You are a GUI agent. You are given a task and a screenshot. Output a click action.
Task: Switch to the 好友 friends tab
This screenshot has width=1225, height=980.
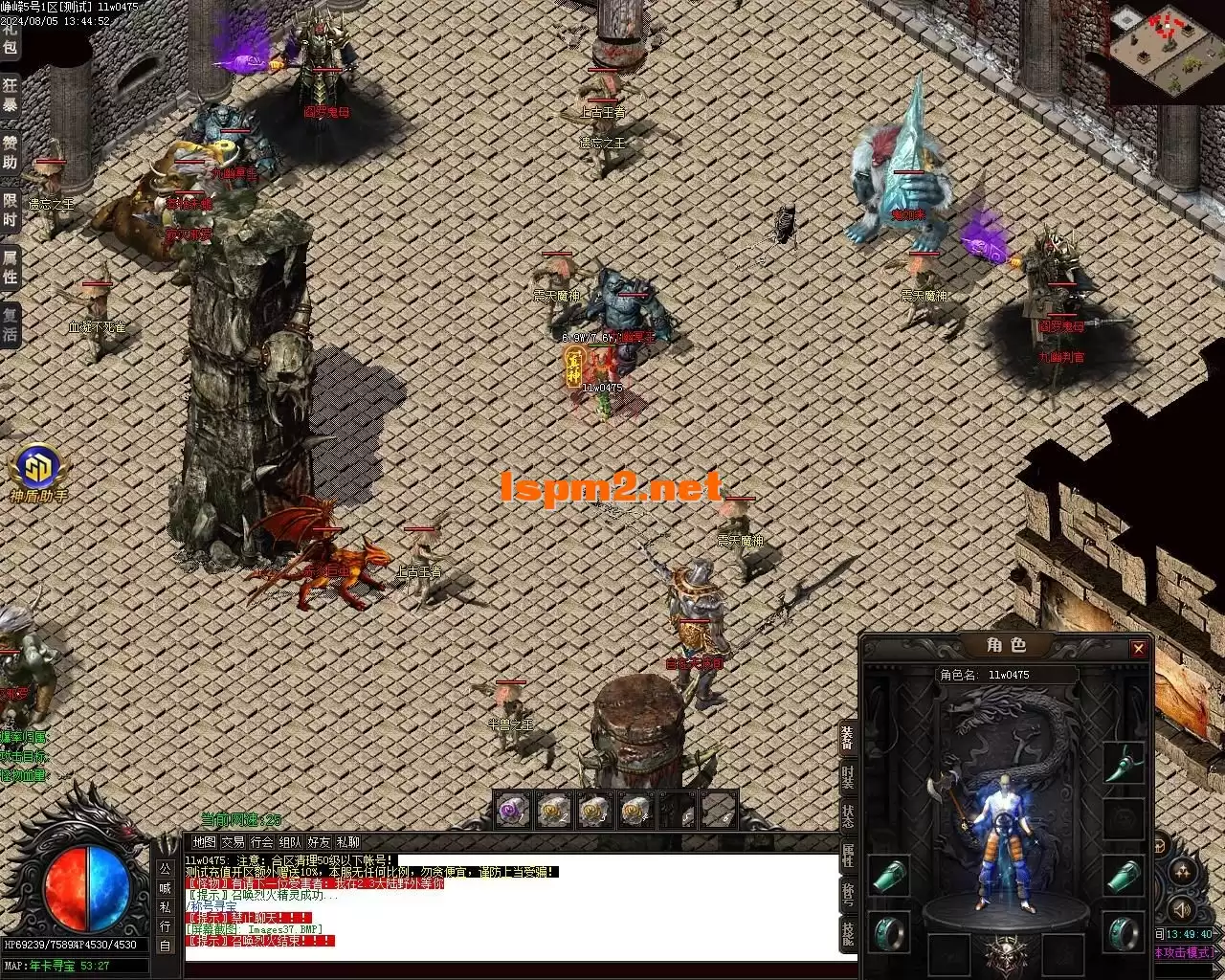click(319, 842)
